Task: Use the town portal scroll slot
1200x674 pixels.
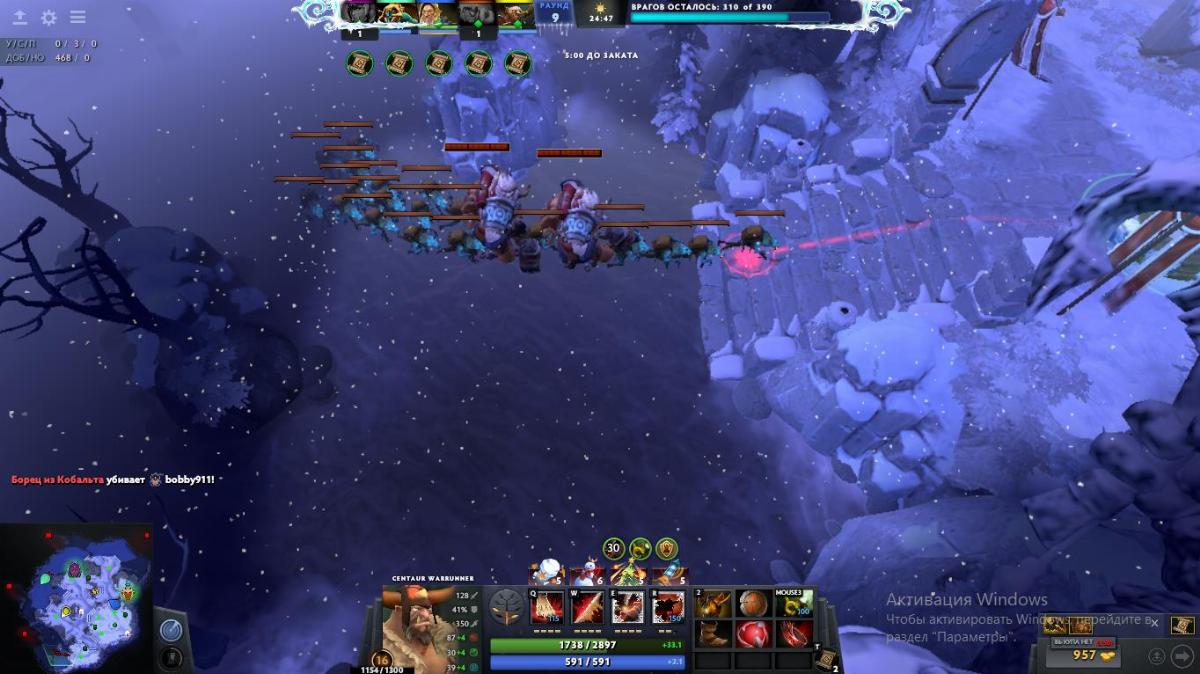Action: click(x=827, y=657)
